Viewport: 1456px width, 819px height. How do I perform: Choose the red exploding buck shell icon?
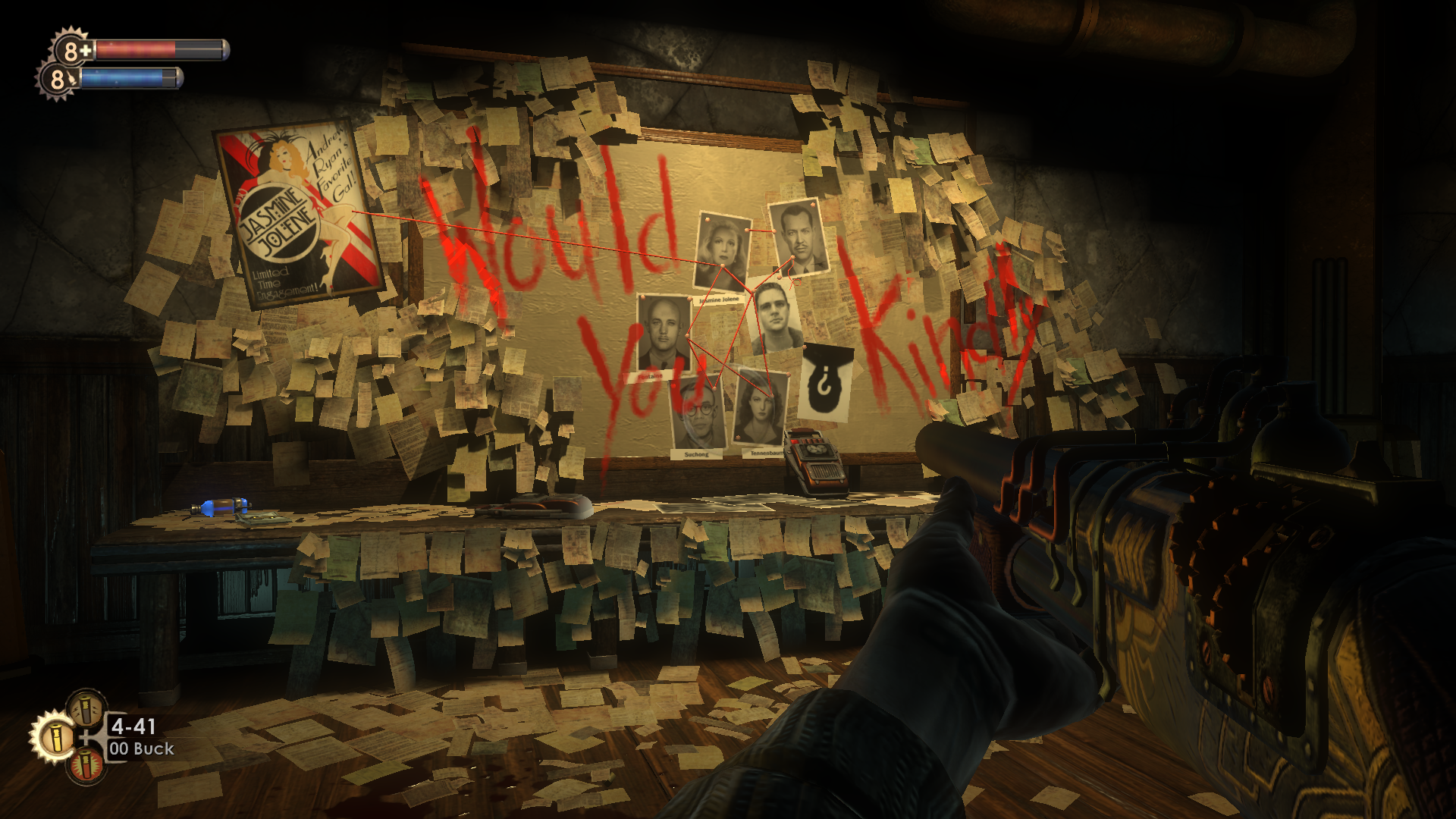pos(87,764)
